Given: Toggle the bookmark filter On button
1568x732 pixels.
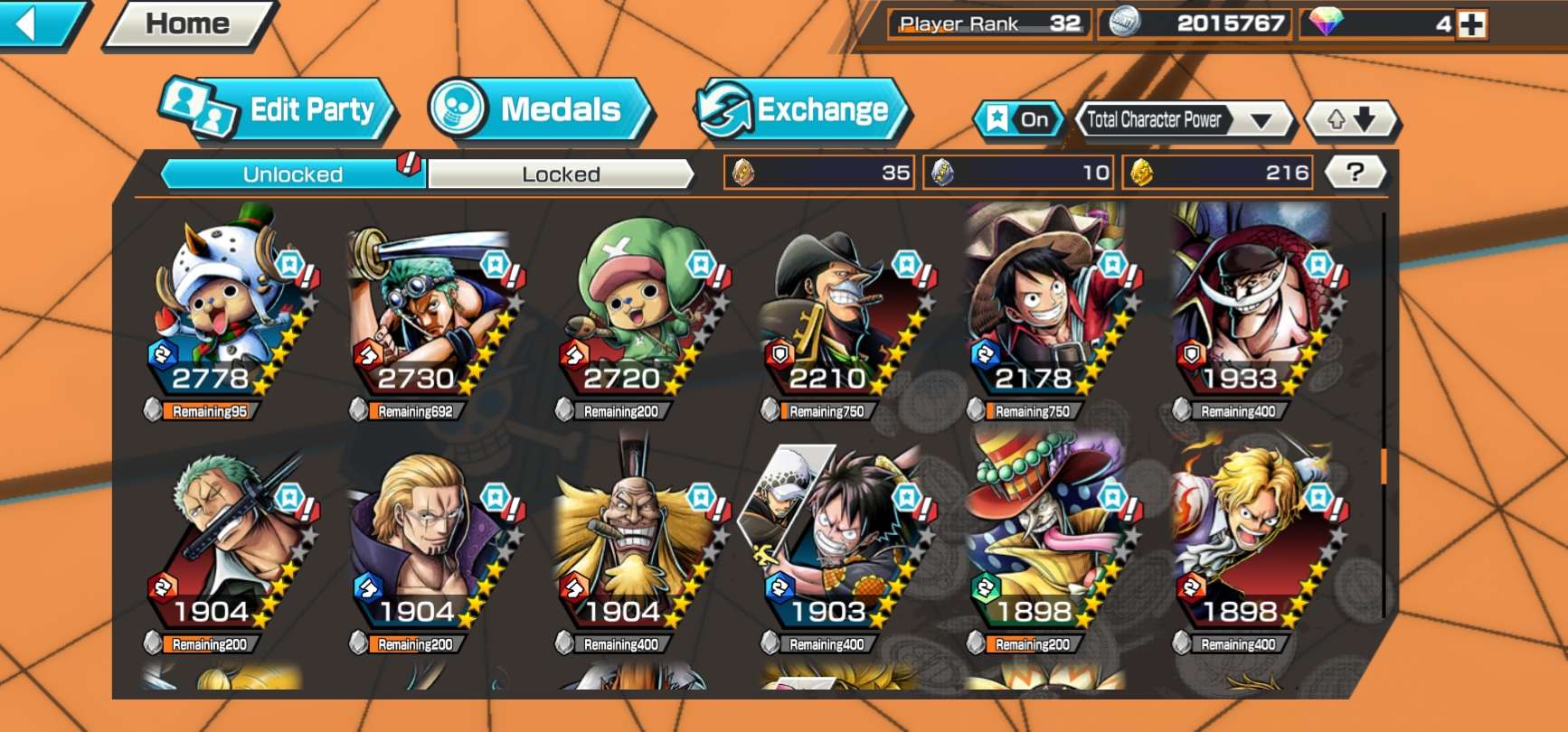Looking at the screenshot, I should point(1018,119).
